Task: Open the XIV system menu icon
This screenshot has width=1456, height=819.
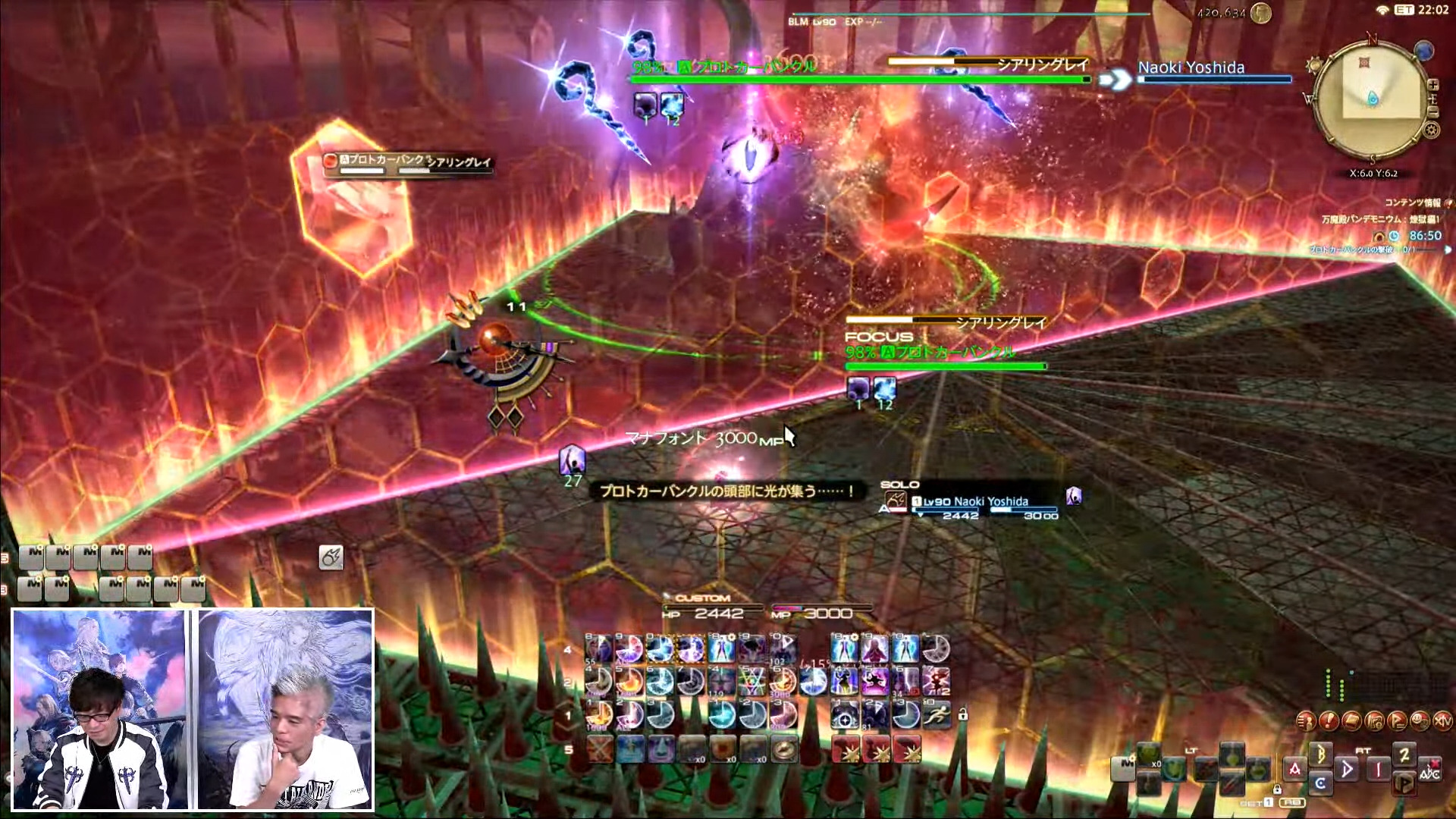Action: tap(1442, 720)
